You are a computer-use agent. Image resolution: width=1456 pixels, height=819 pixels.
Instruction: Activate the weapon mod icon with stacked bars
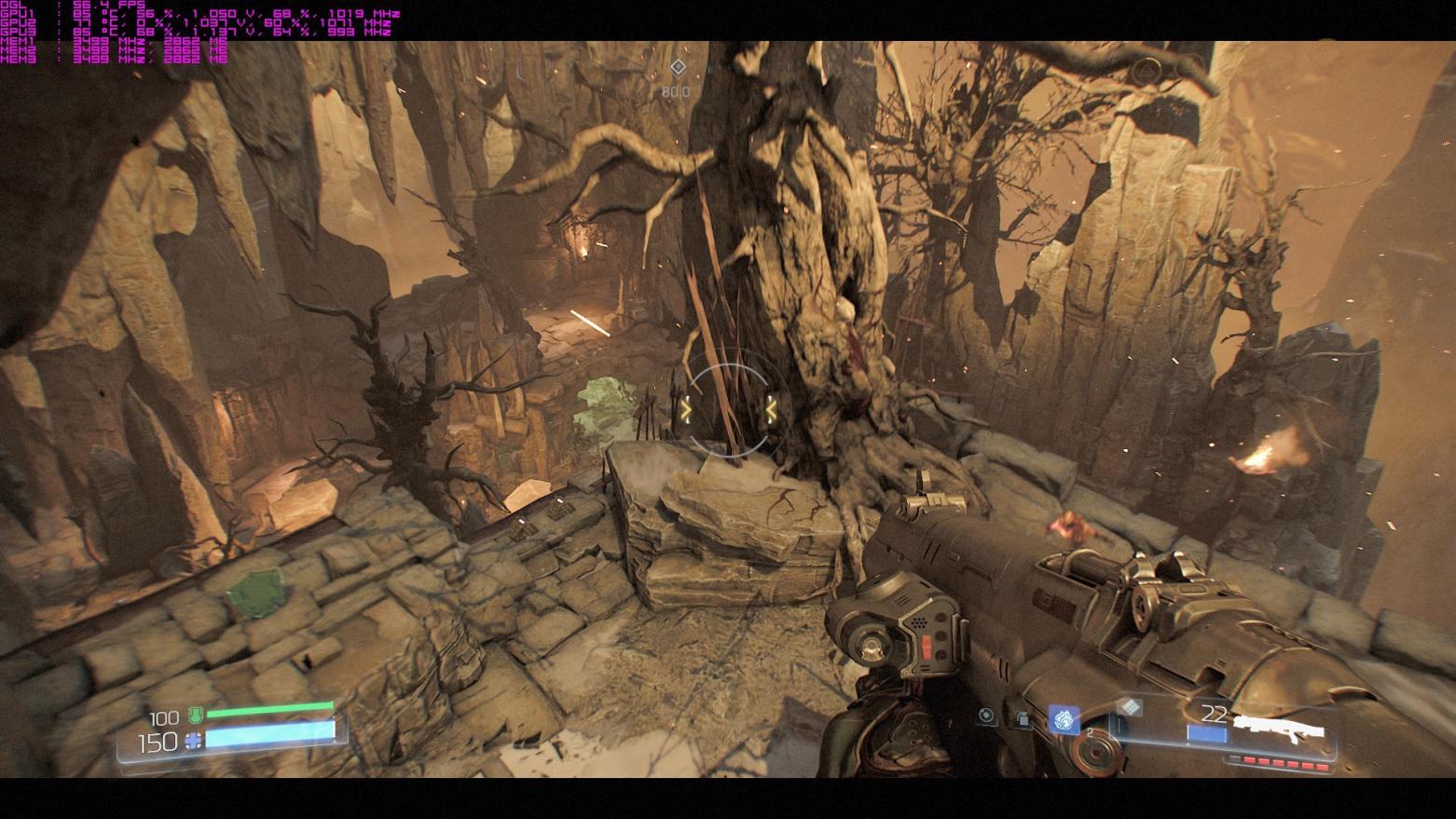coord(1129,707)
